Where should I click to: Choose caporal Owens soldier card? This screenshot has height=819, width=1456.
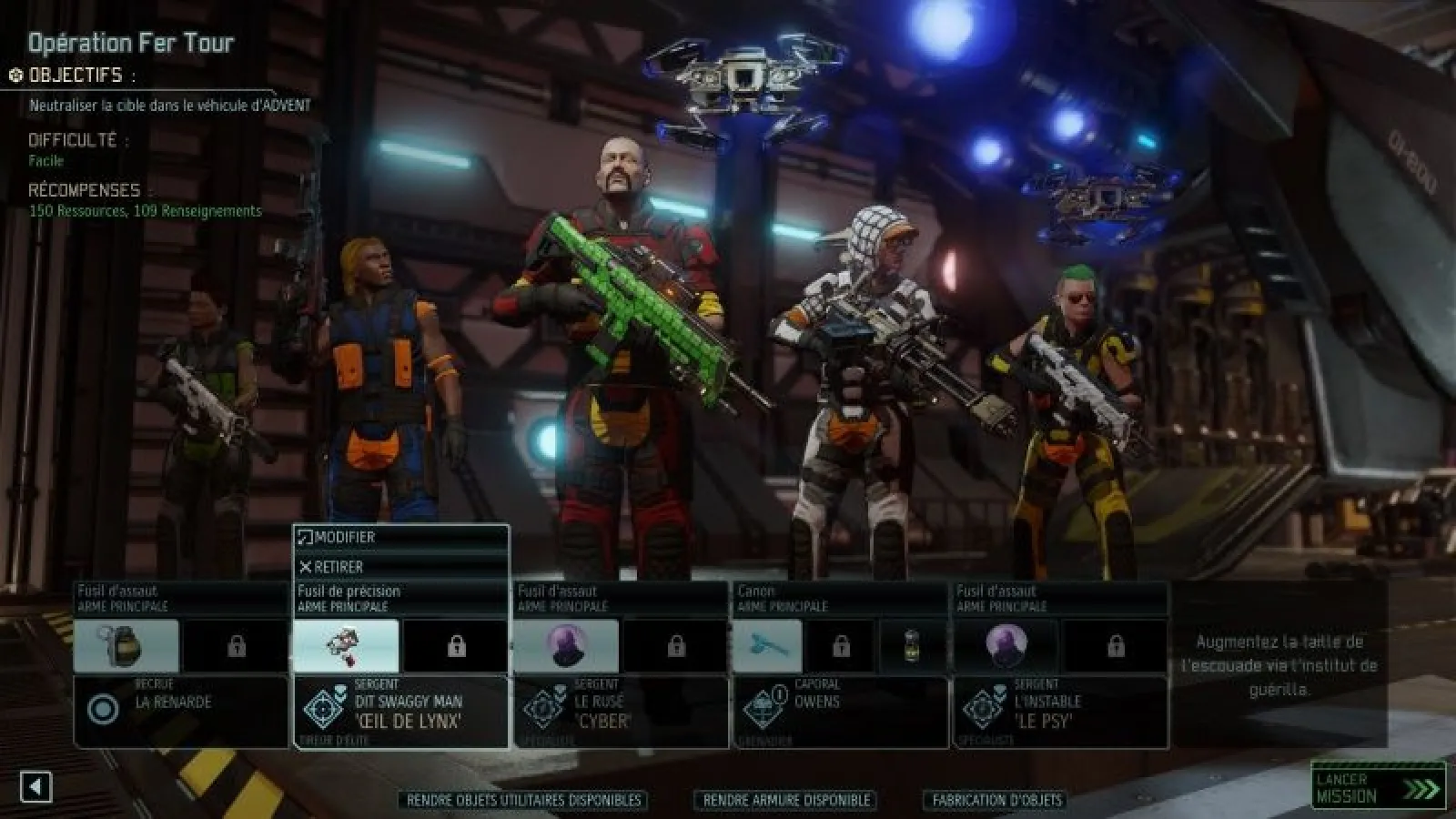pyautogui.click(x=840, y=711)
